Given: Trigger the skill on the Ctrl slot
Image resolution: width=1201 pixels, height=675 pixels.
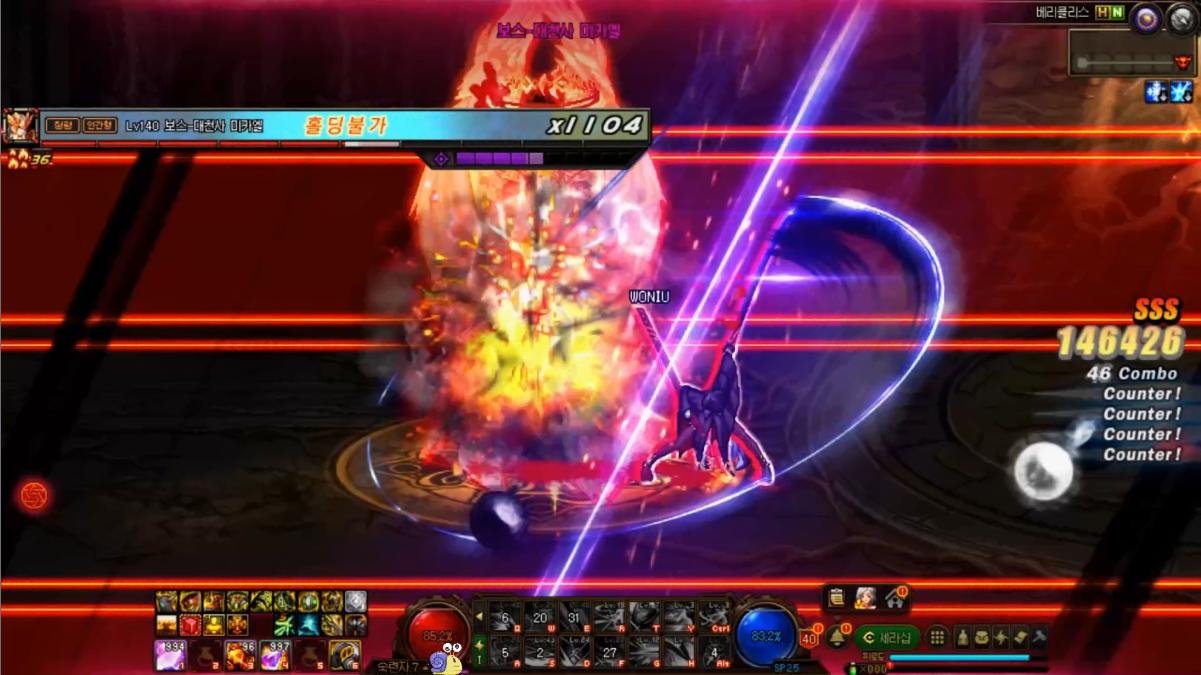Looking at the screenshot, I should (714, 618).
